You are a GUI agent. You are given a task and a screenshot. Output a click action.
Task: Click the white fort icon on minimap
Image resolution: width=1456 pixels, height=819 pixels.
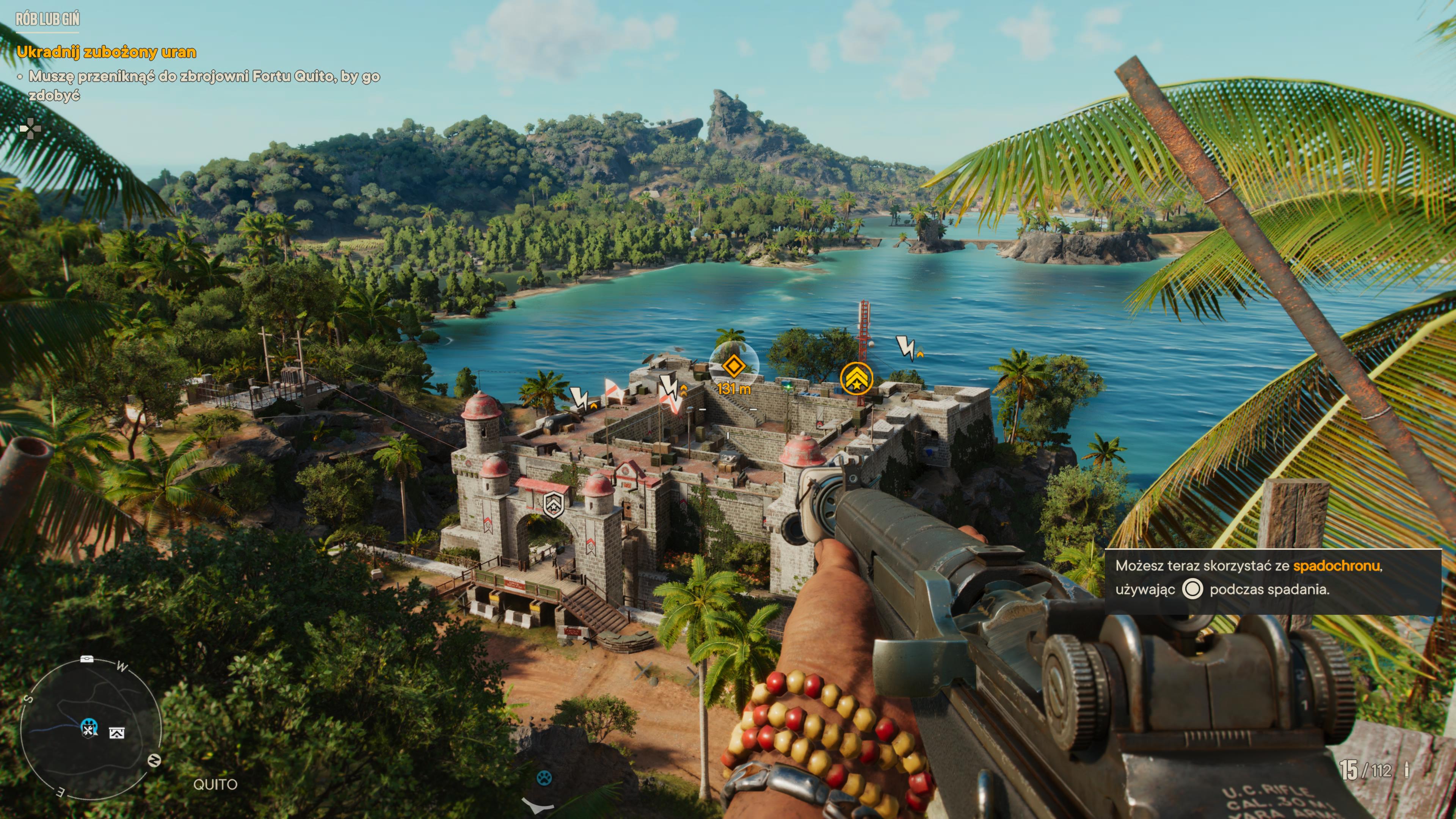tap(117, 733)
